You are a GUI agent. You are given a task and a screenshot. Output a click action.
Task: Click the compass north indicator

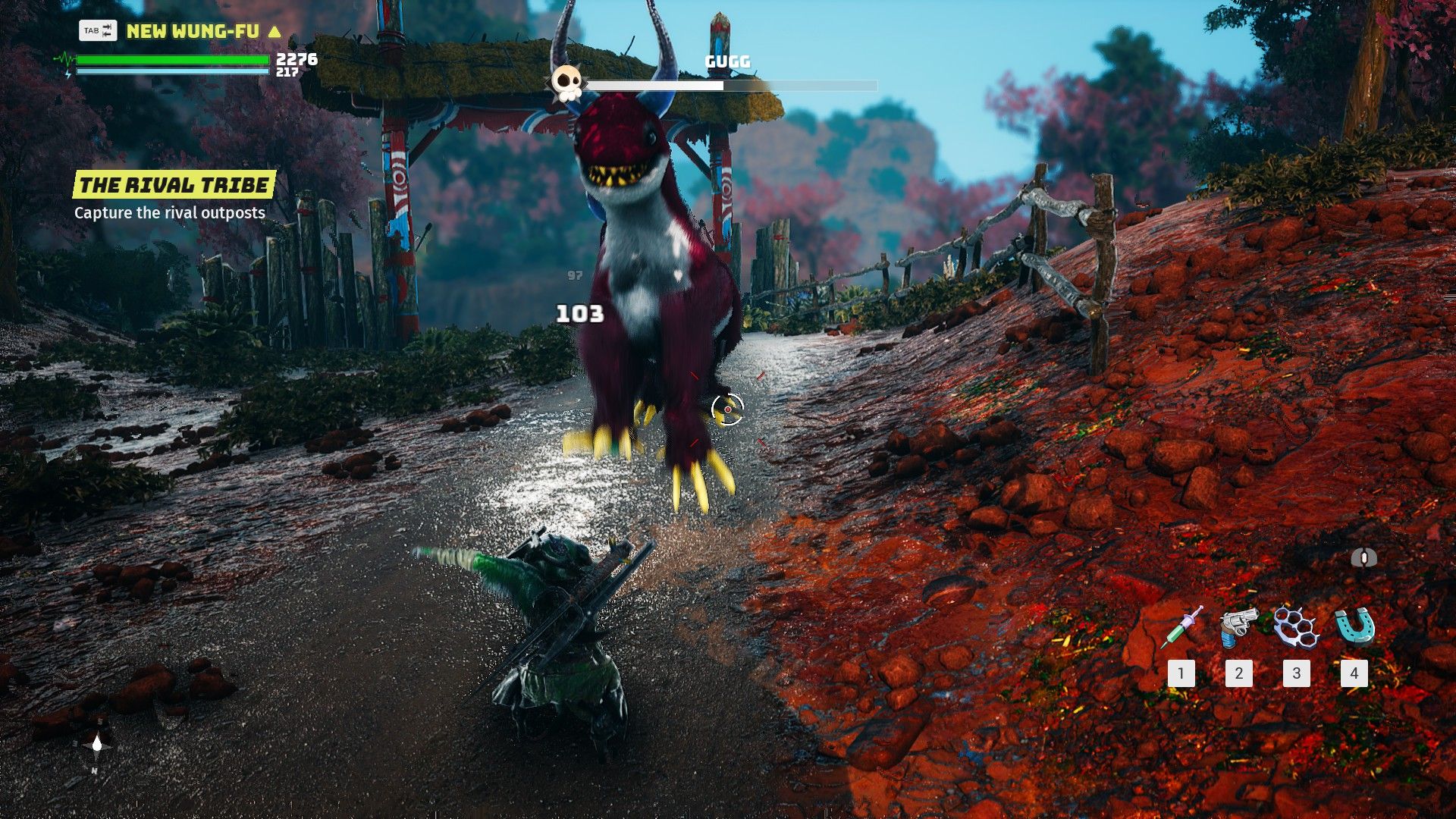pyautogui.click(x=96, y=745)
